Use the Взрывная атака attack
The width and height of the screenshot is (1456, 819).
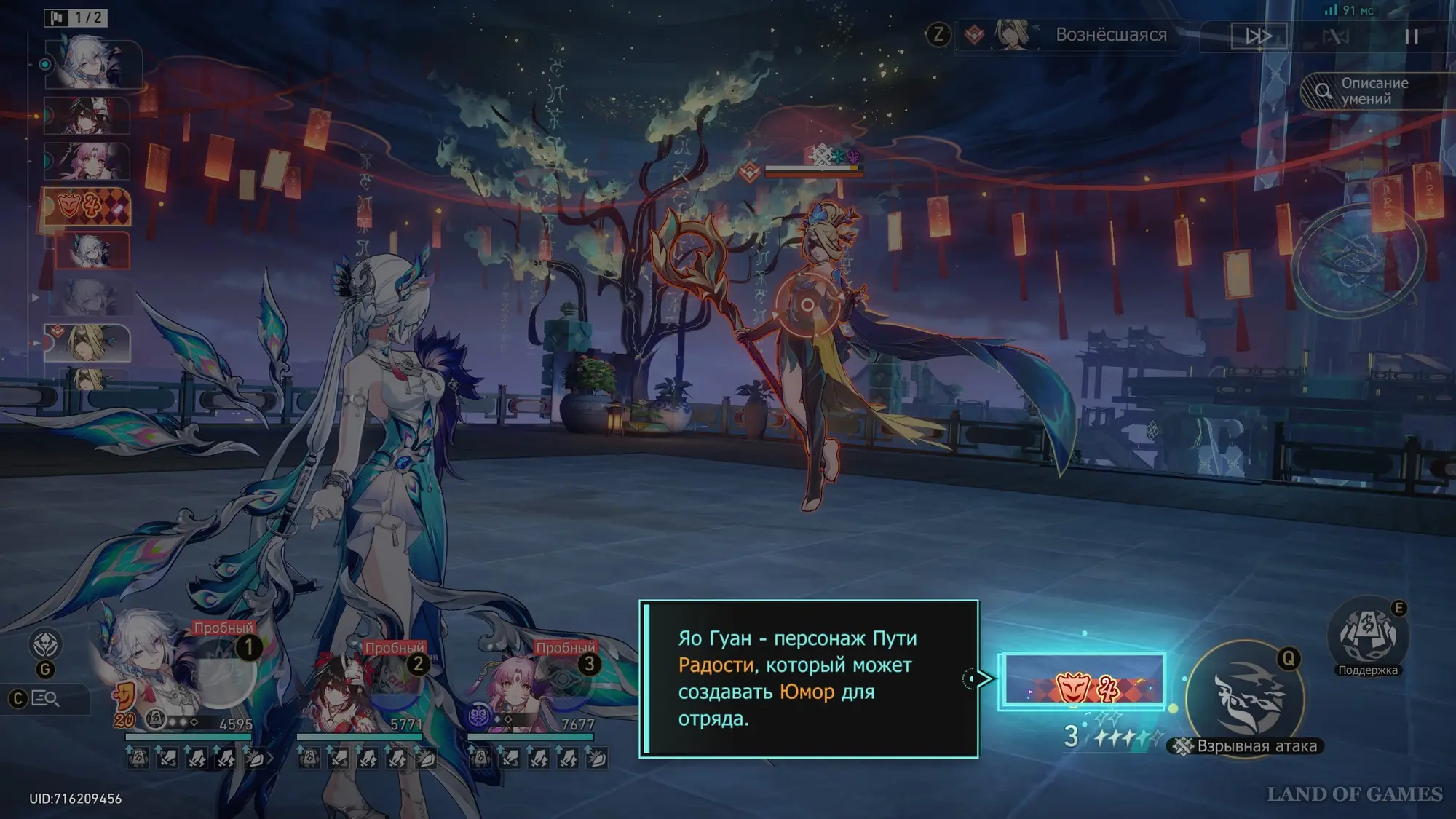(x=1246, y=697)
